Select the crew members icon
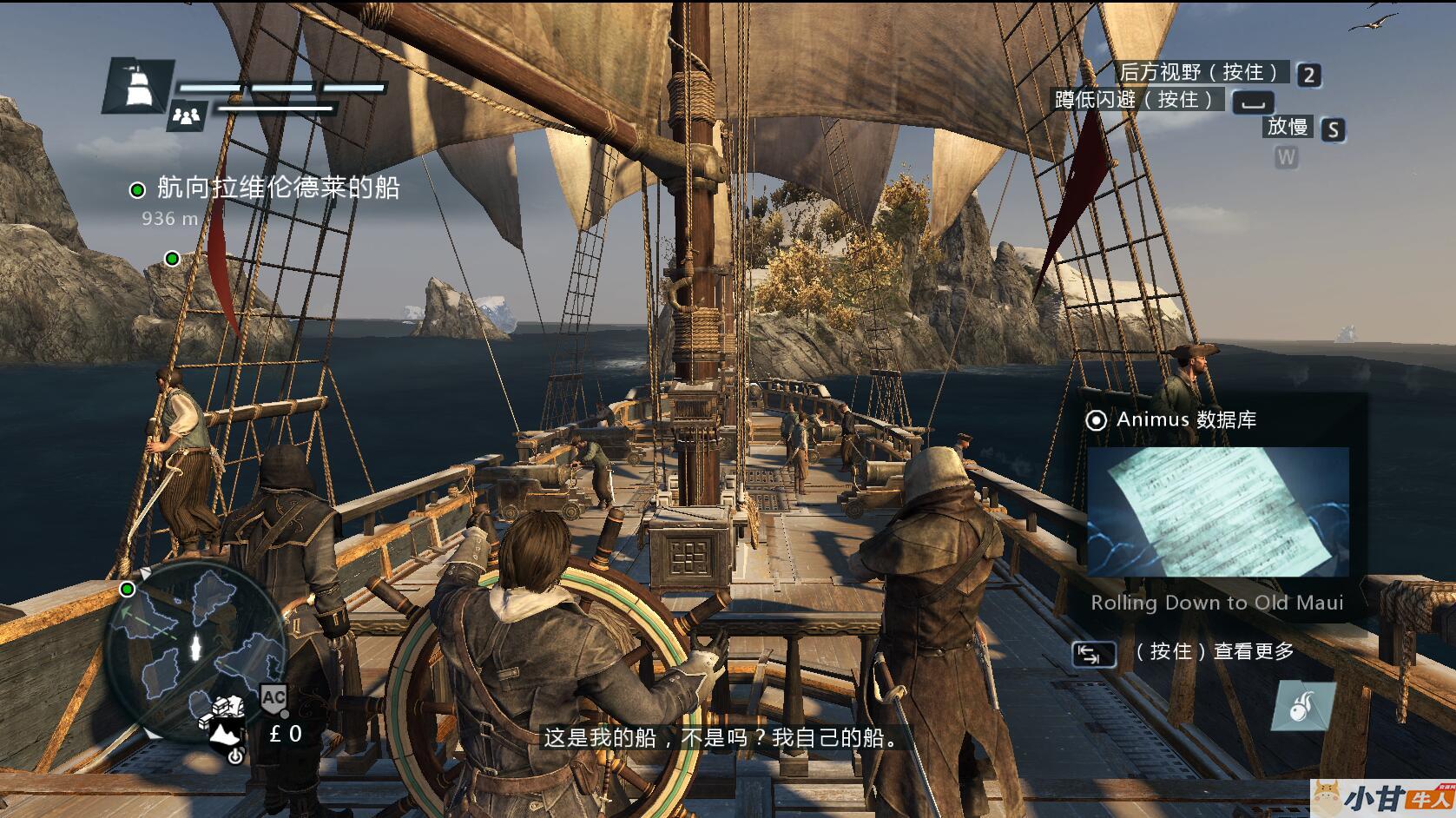The image size is (1456, 818). tap(187, 115)
